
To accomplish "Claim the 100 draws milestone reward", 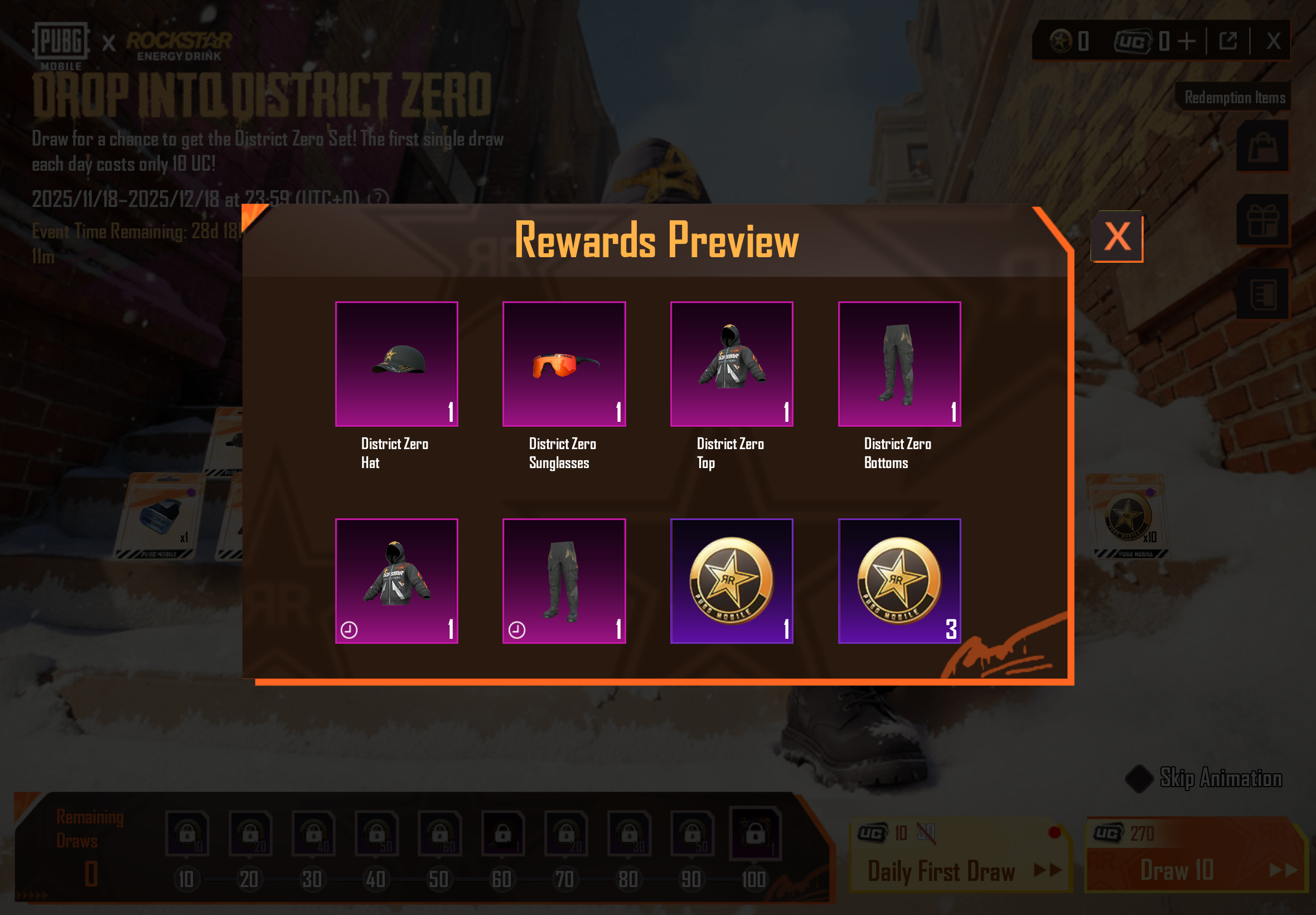I will coord(754,834).
